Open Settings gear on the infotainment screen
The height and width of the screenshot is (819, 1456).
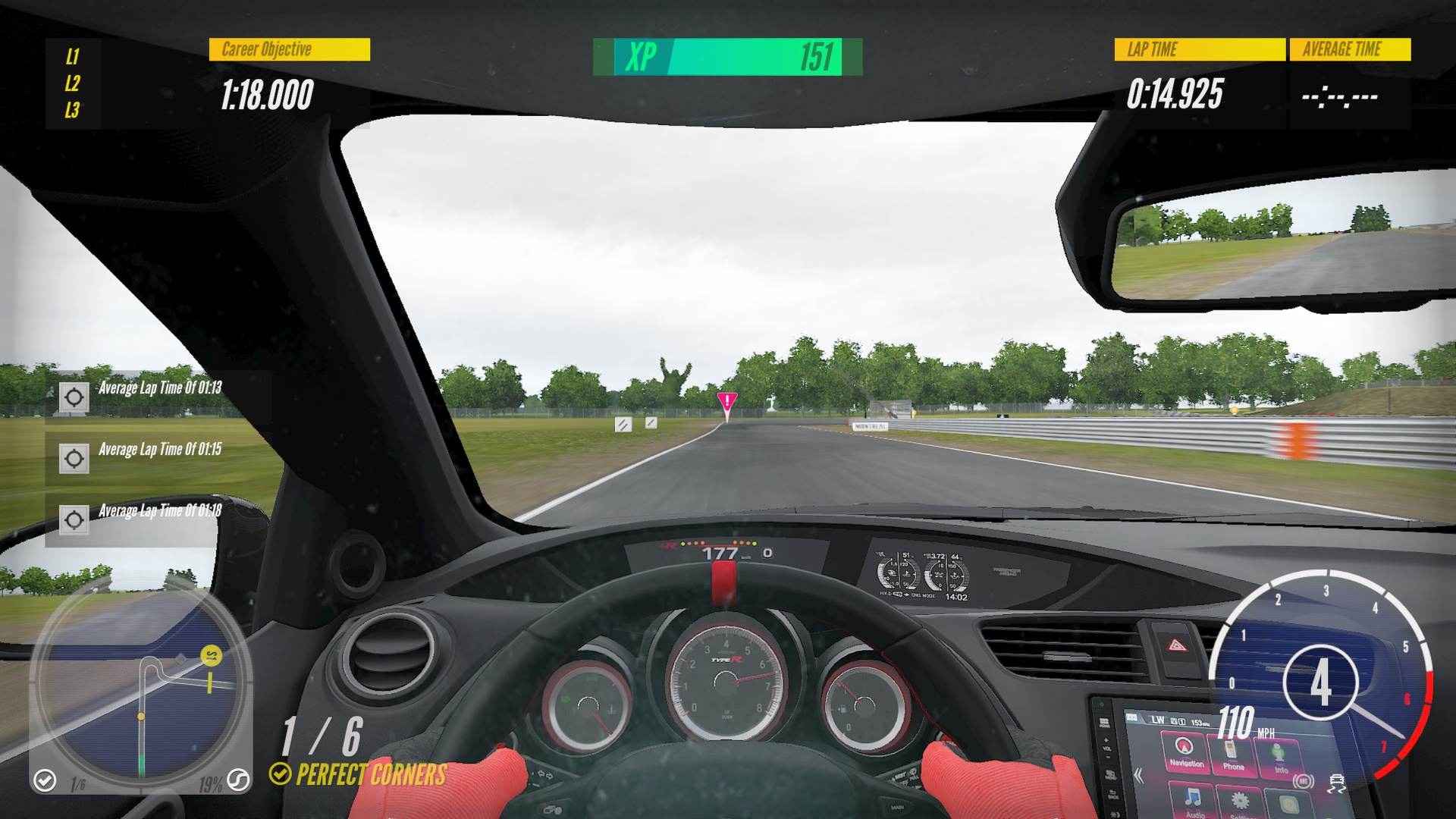click(x=1239, y=803)
